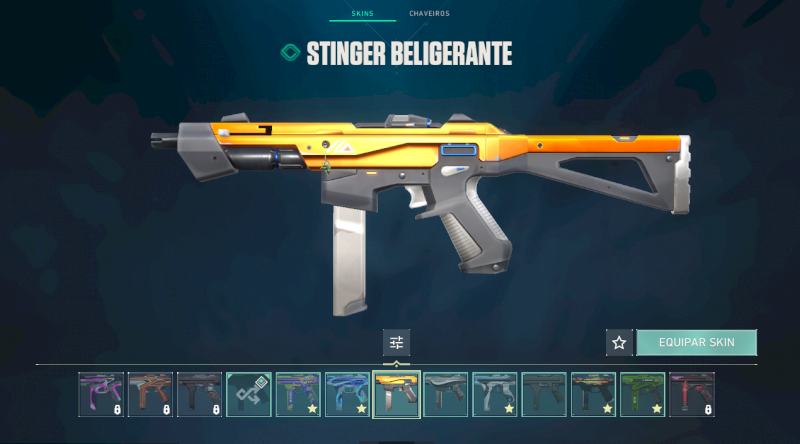Viewport: 800px width, 444px height.
Task: Open the filter sliders button
Action: point(396,343)
